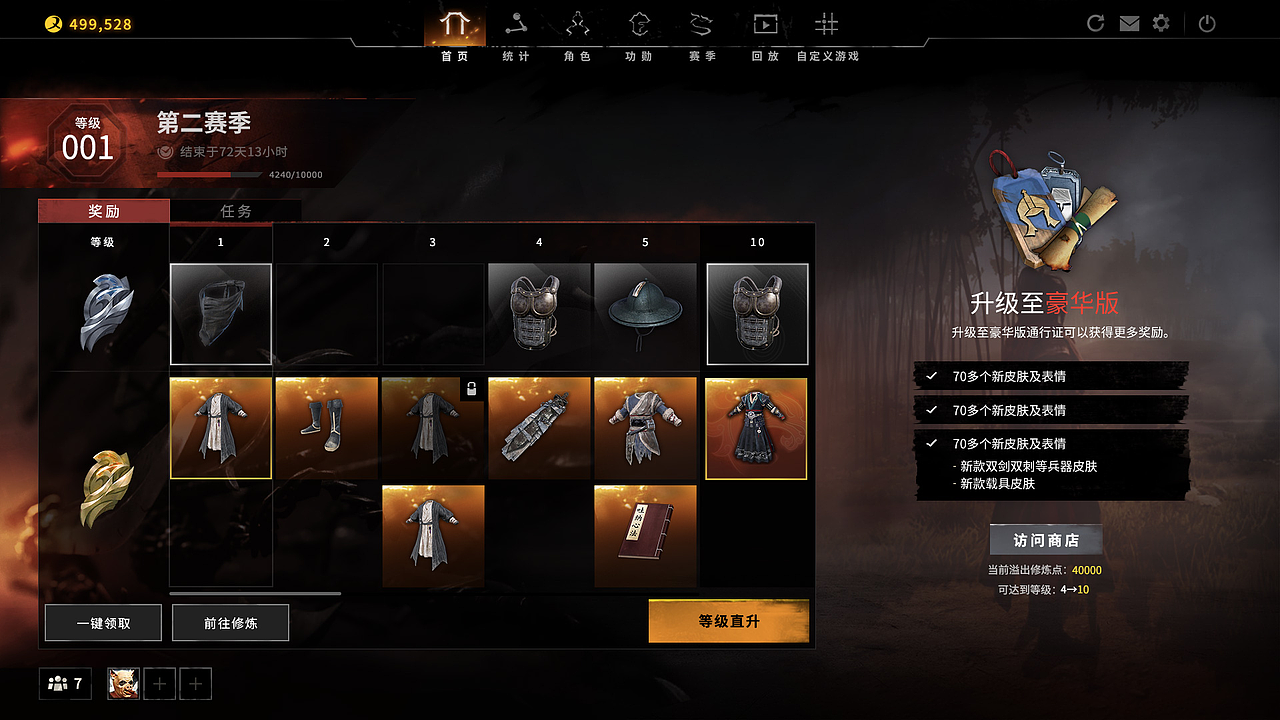Click the power quit icon
Image resolution: width=1280 pixels, height=720 pixels.
[x=1207, y=24]
